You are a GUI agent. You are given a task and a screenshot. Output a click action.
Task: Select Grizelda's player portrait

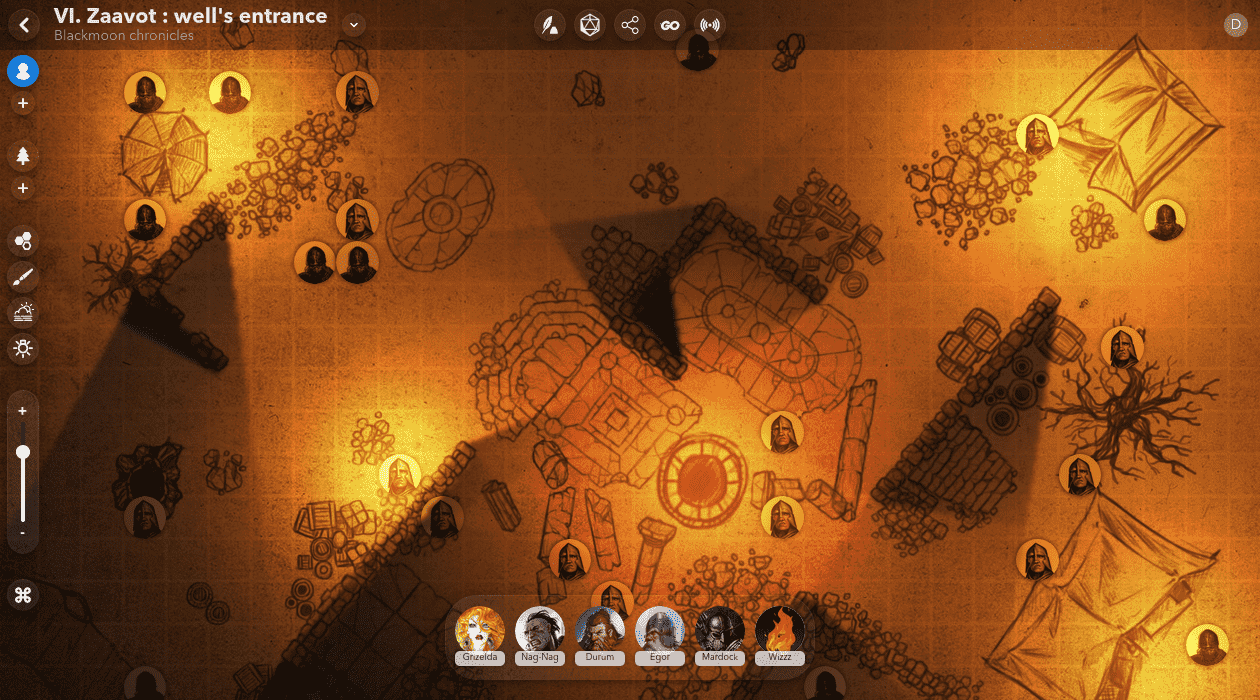(480, 630)
